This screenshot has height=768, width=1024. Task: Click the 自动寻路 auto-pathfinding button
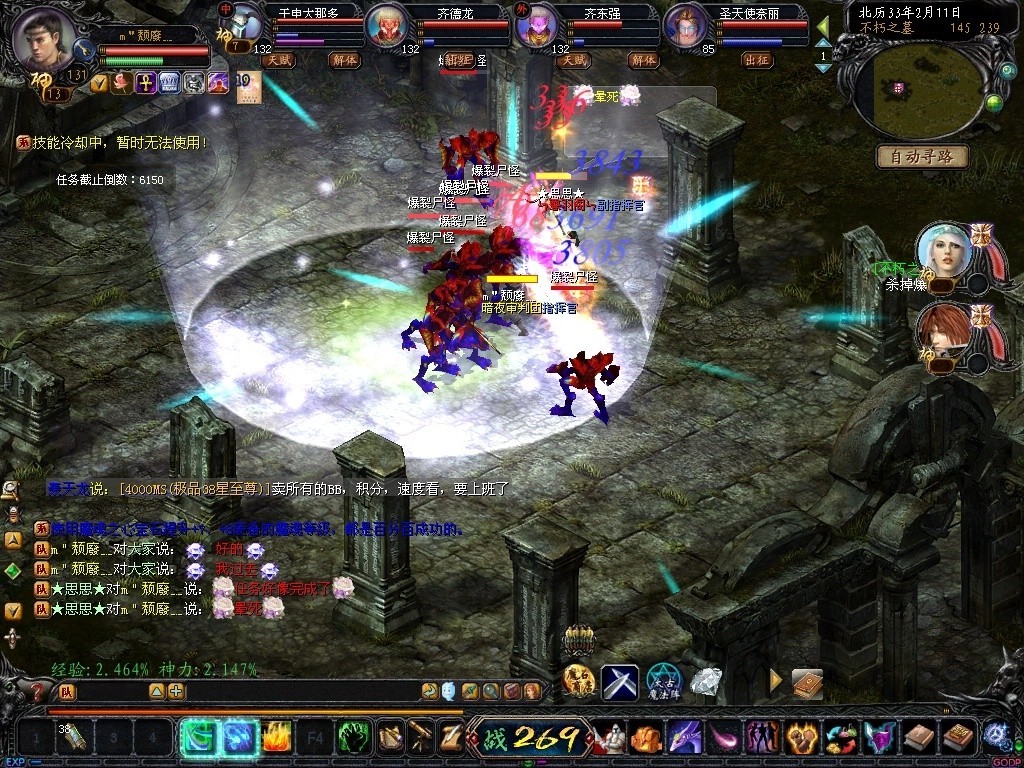922,156
